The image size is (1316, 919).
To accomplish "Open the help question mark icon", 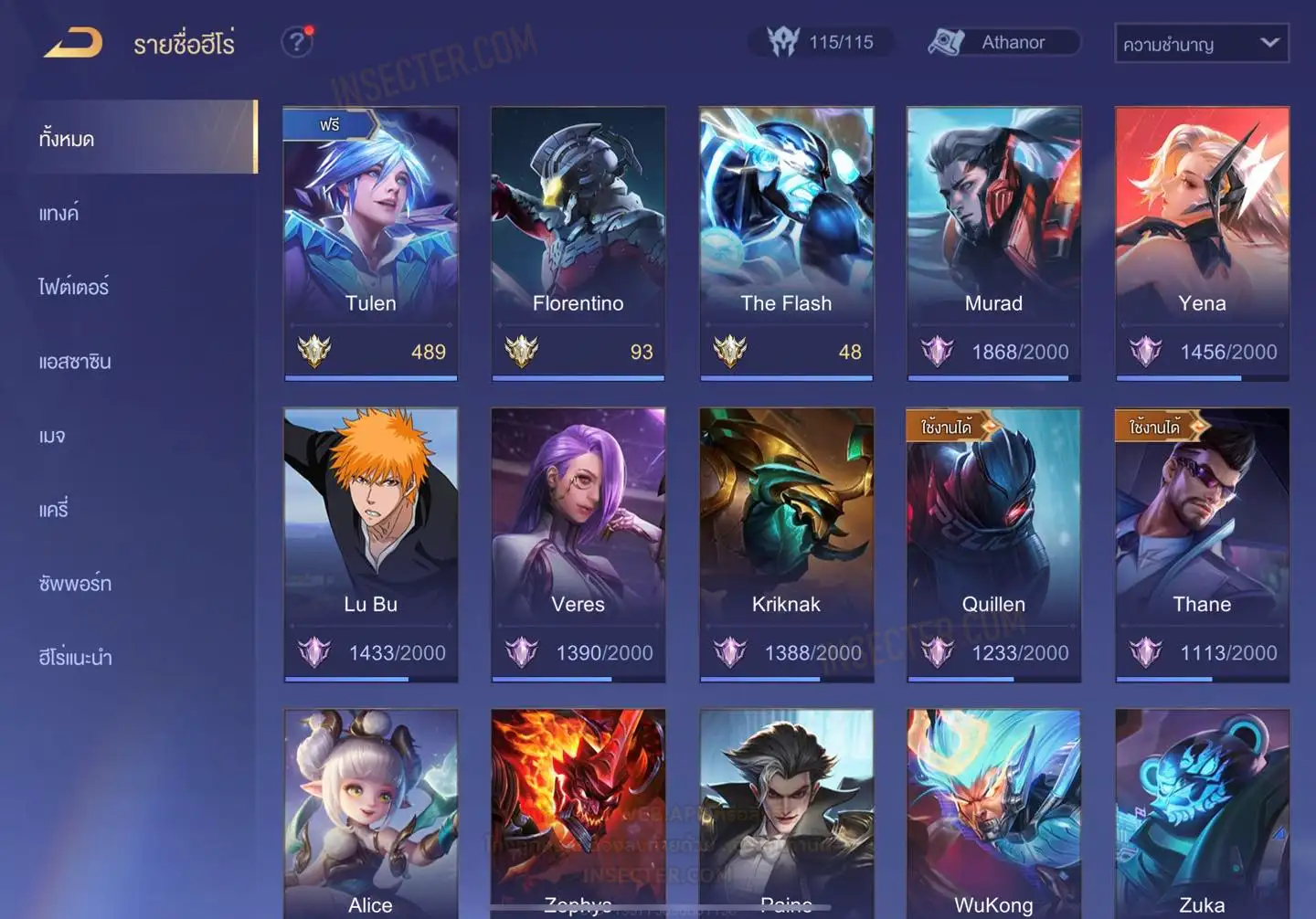I will 296,42.
